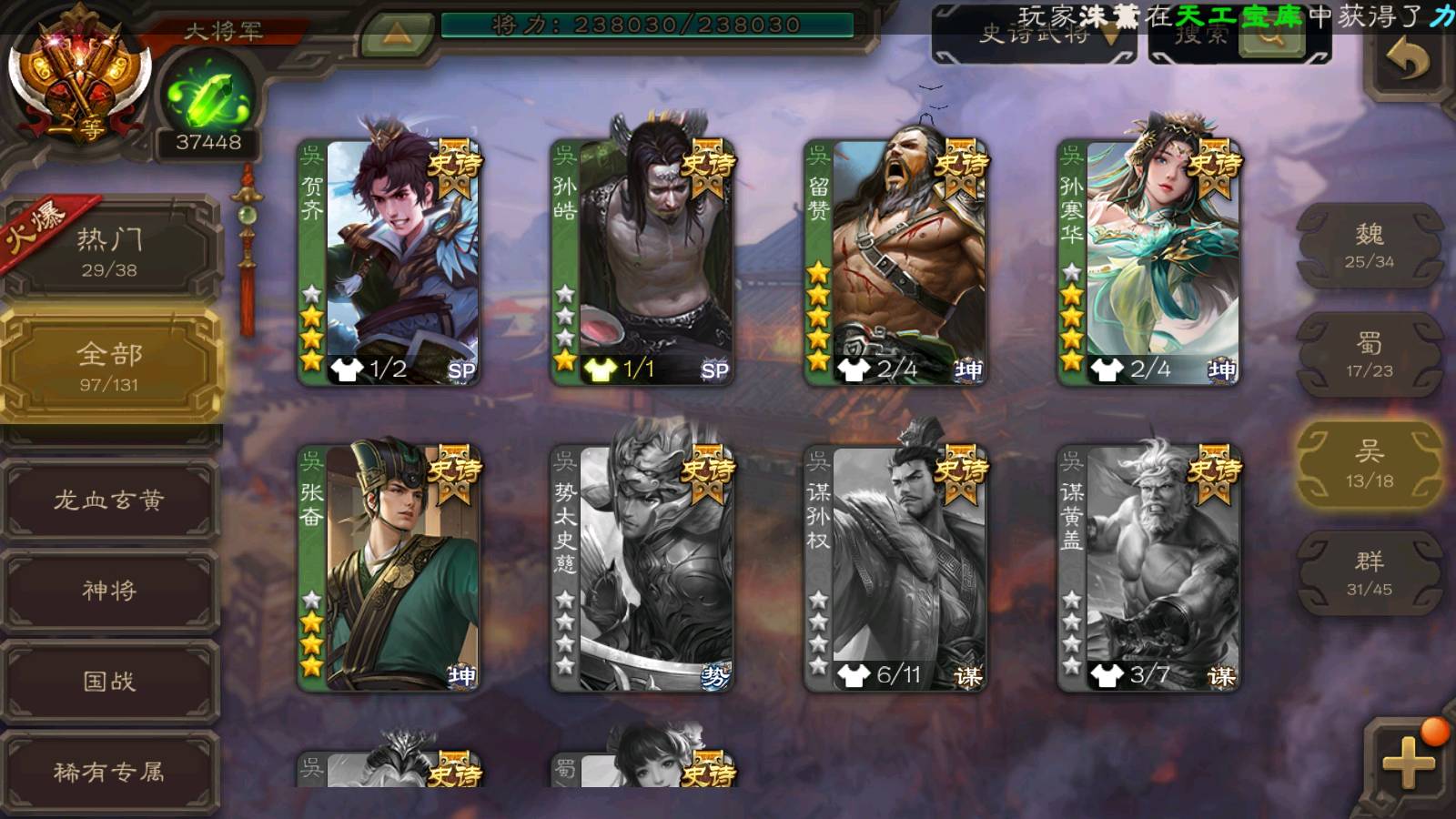1456x819 pixels.
Task: Open the locked 势太史慈 card
Action: (642, 568)
